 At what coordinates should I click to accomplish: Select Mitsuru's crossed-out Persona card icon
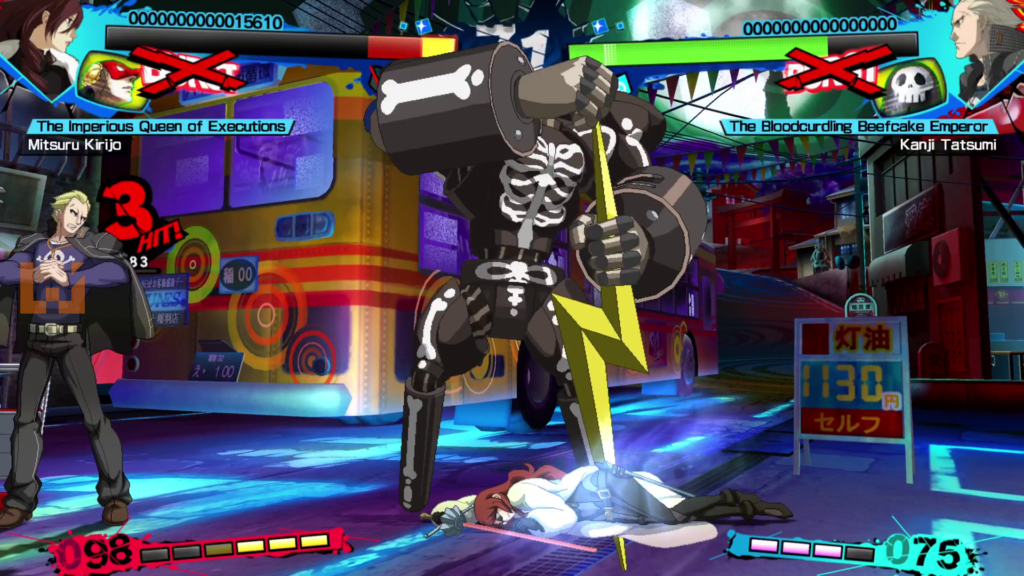[112, 80]
